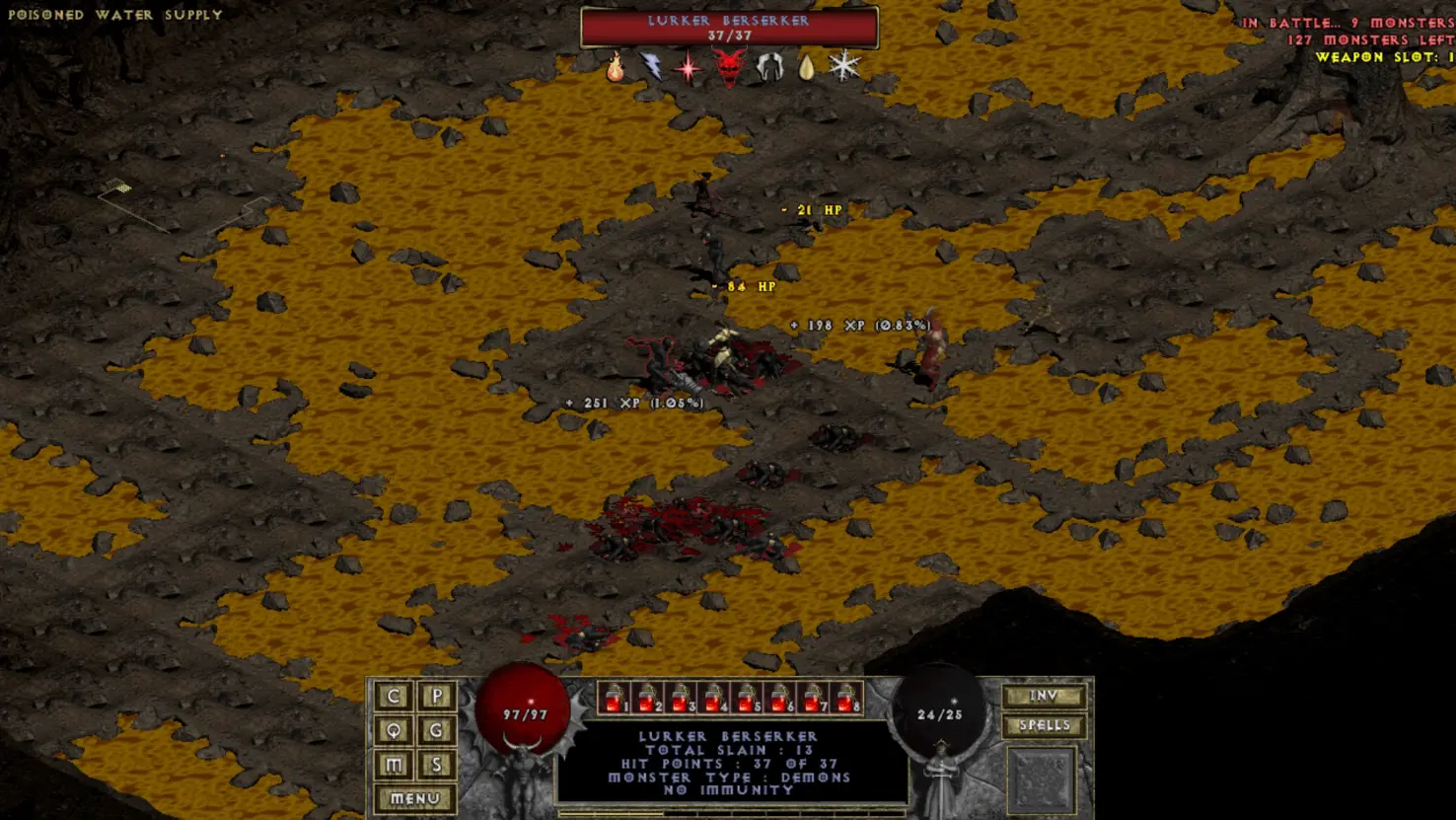1456x820 pixels.
Task: Drink the healing potion in belt slot 7
Action: (814, 698)
